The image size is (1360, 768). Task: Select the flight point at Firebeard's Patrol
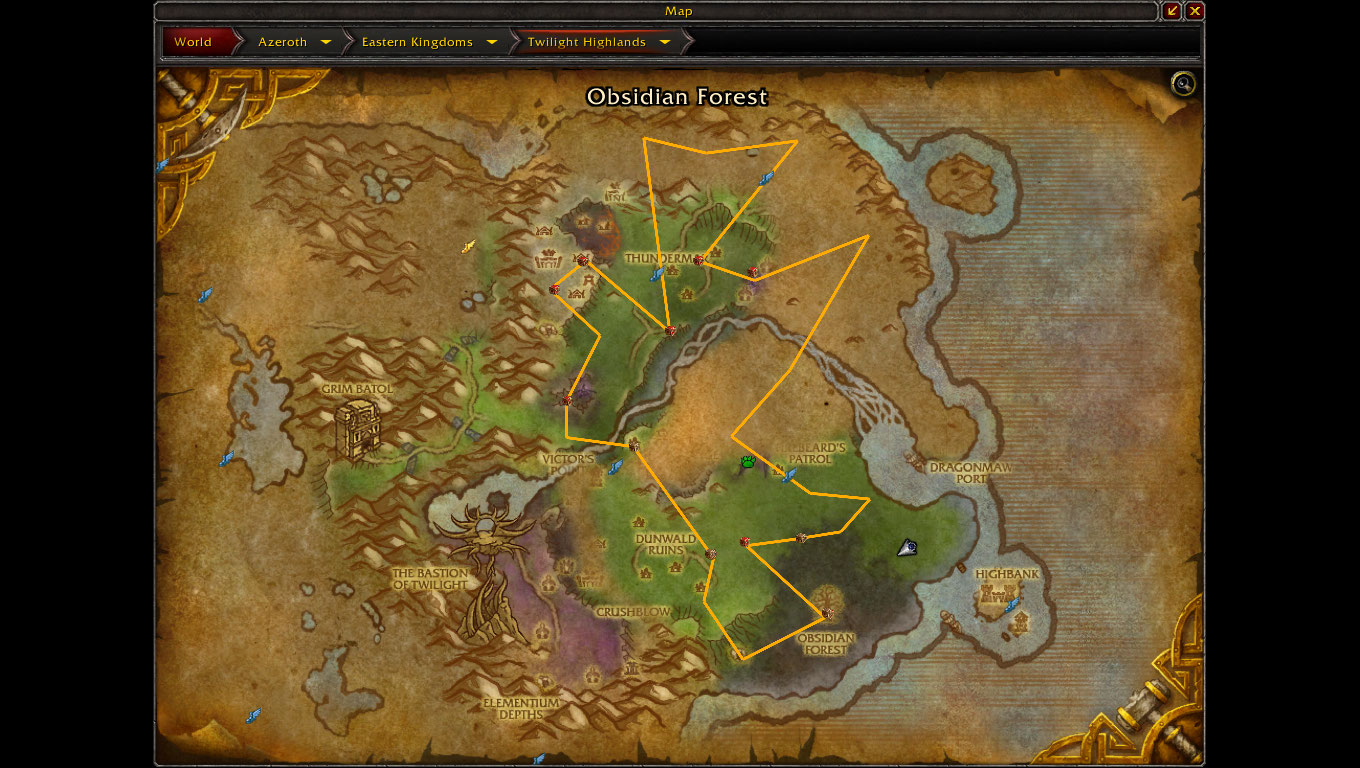[789, 475]
